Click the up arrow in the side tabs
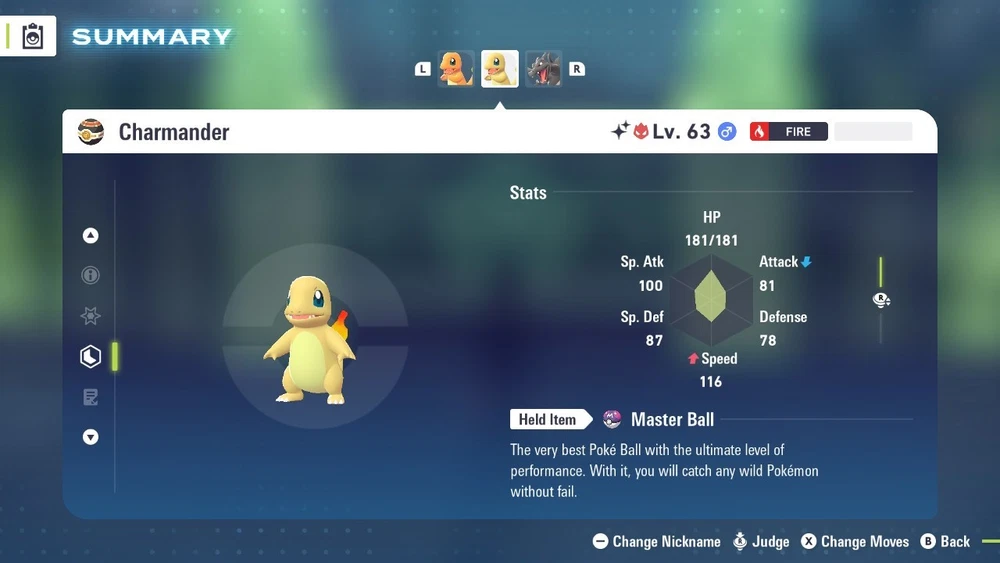 91,236
